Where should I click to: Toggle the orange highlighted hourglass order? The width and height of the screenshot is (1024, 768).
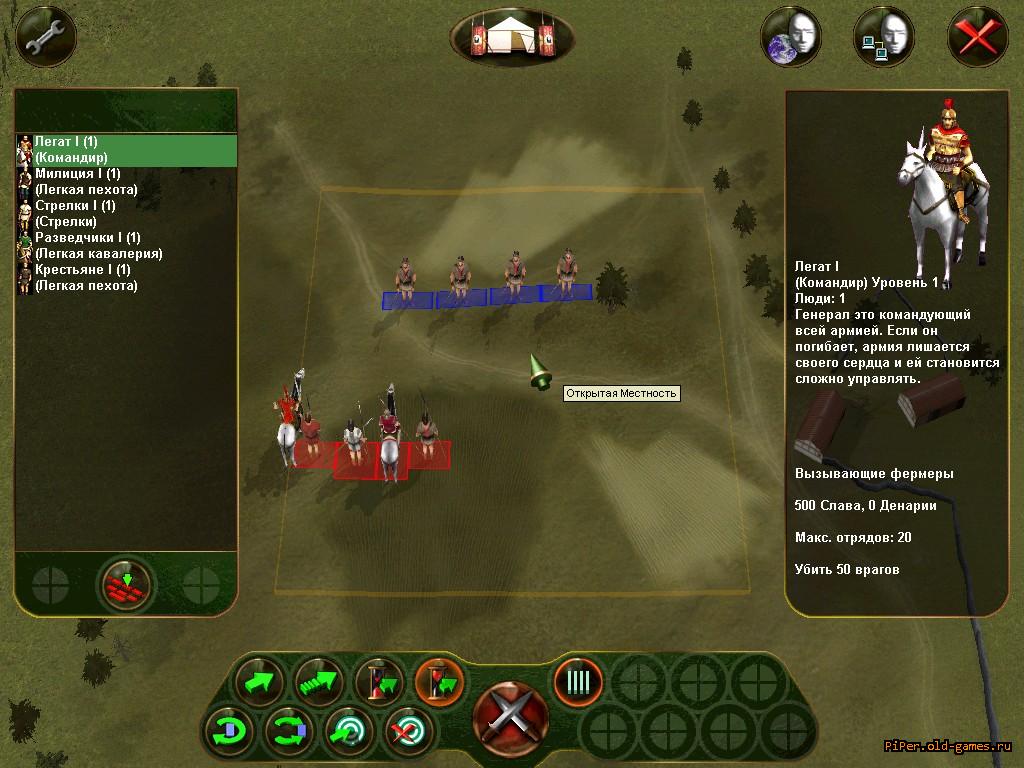pyautogui.click(x=440, y=683)
